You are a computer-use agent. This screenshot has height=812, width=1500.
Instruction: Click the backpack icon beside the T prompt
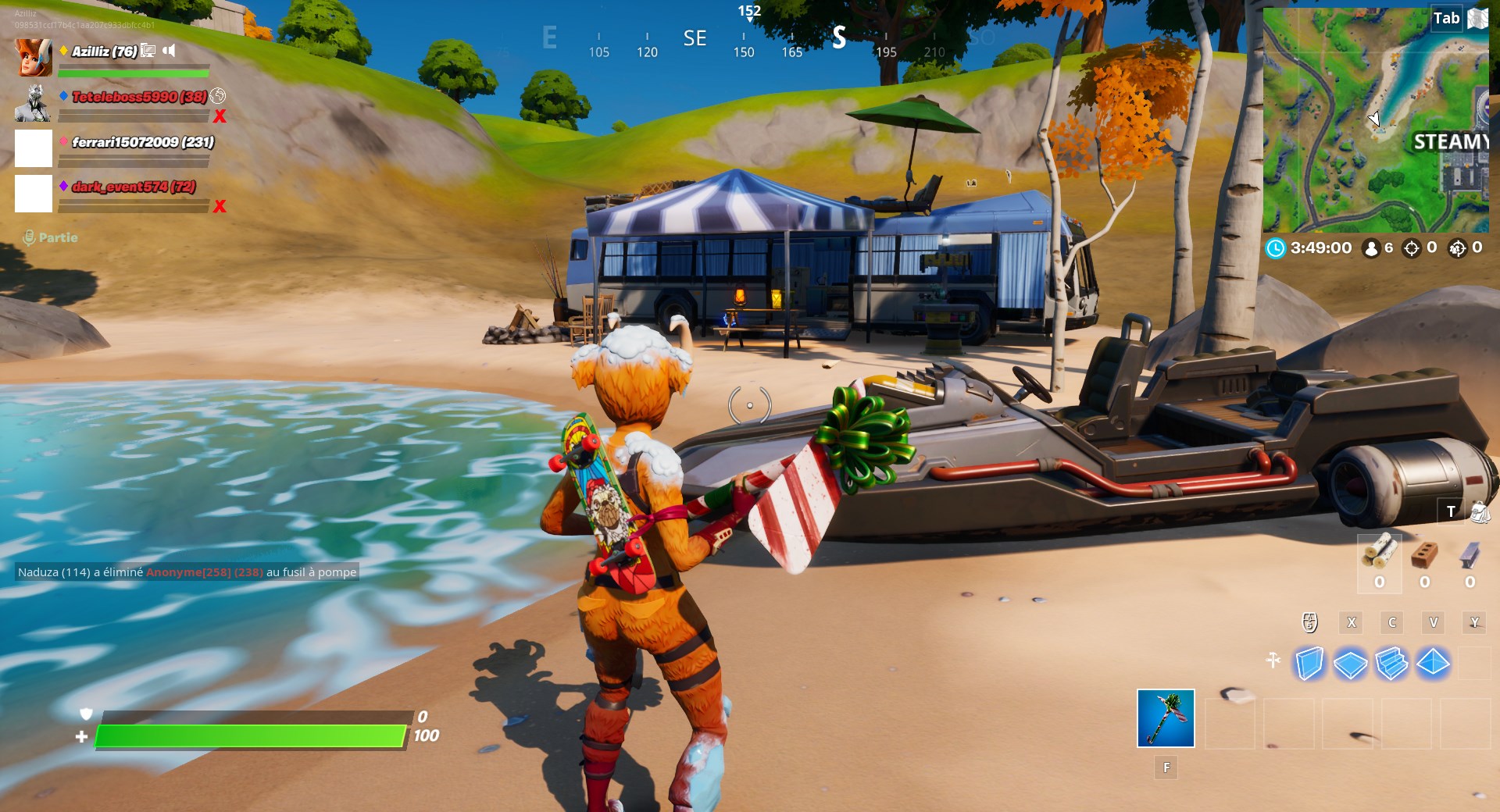coord(1480,511)
